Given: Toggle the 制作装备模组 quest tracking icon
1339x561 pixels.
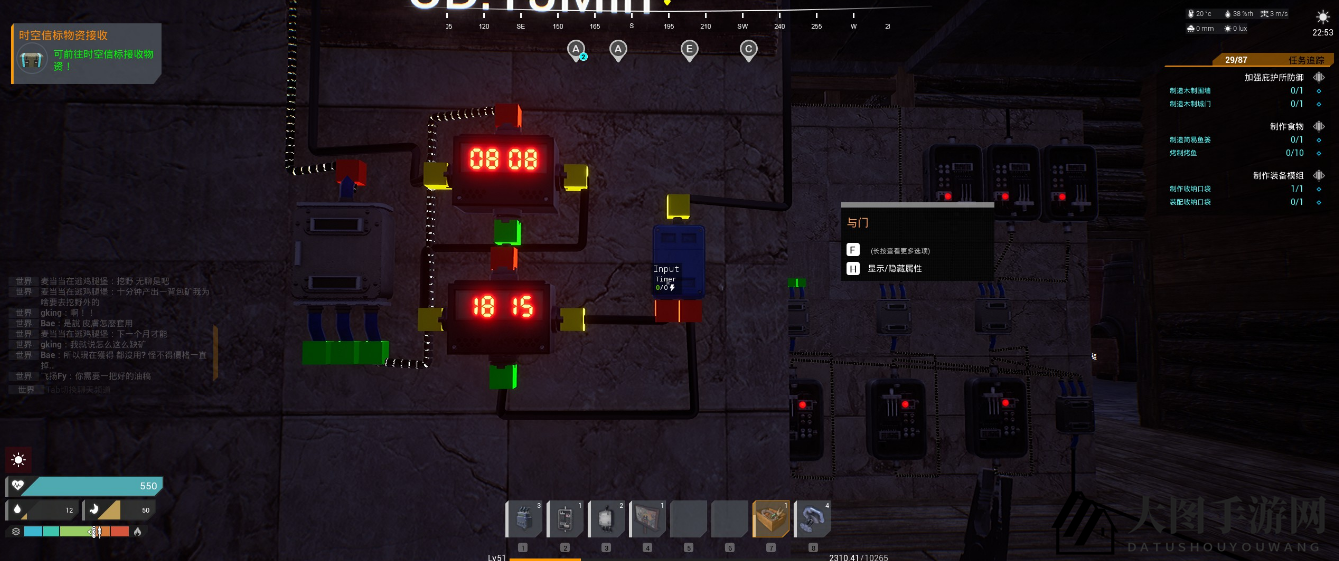Looking at the screenshot, I should click(1319, 175).
